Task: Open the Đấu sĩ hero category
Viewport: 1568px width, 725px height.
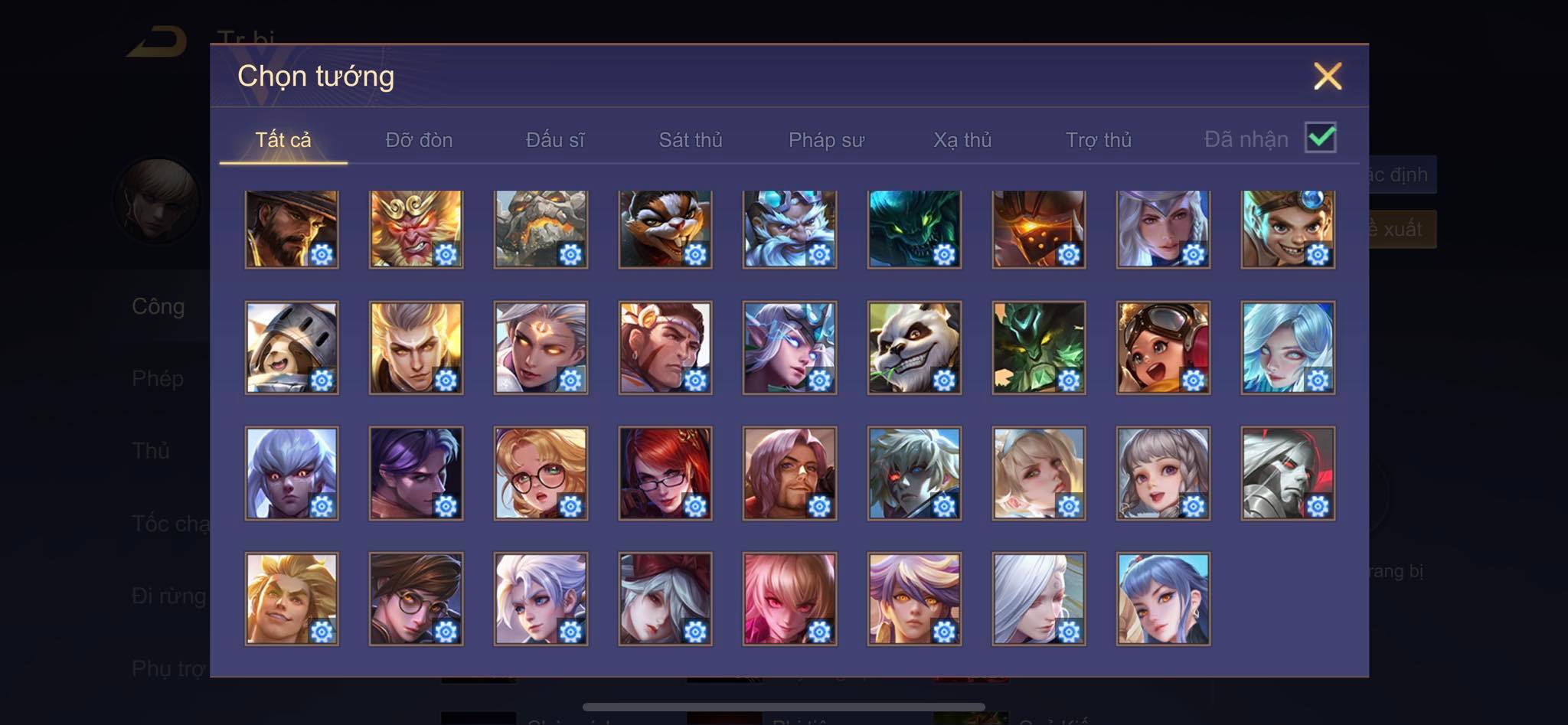Action: (555, 140)
